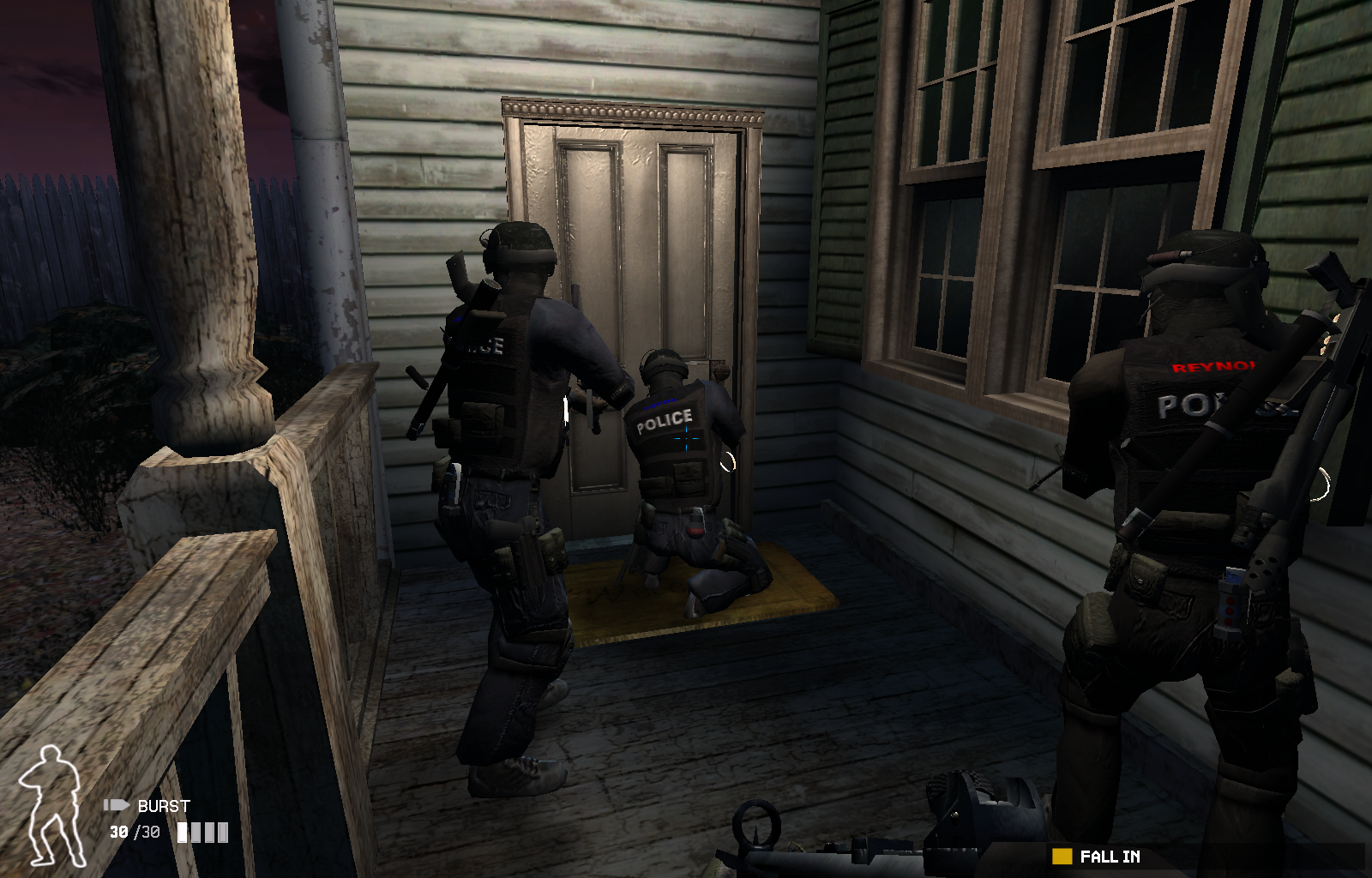Click the yellow command square beside FALL IN

[x=1063, y=855]
